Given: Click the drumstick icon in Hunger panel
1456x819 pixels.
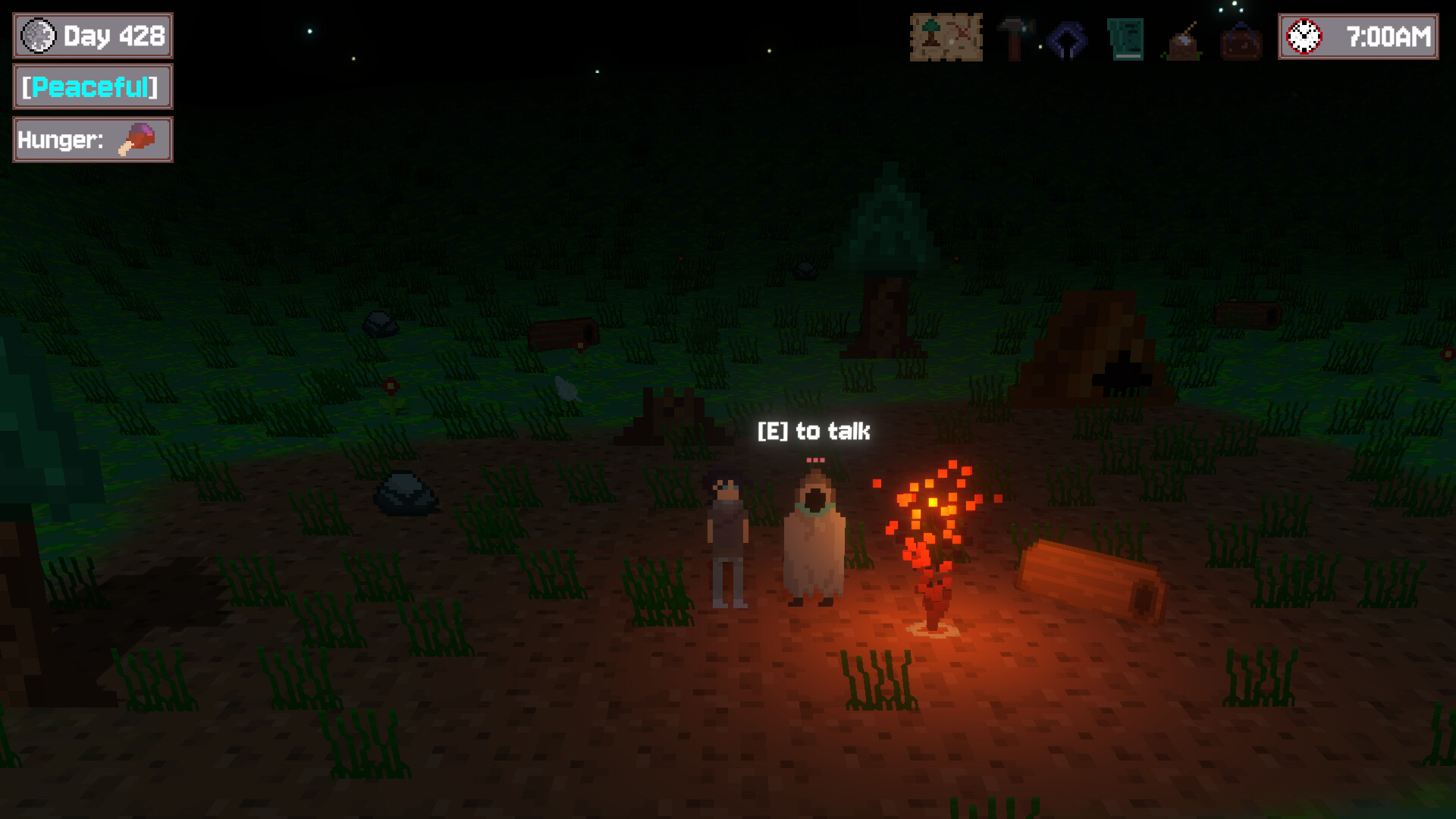Looking at the screenshot, I should click(135, 138).
